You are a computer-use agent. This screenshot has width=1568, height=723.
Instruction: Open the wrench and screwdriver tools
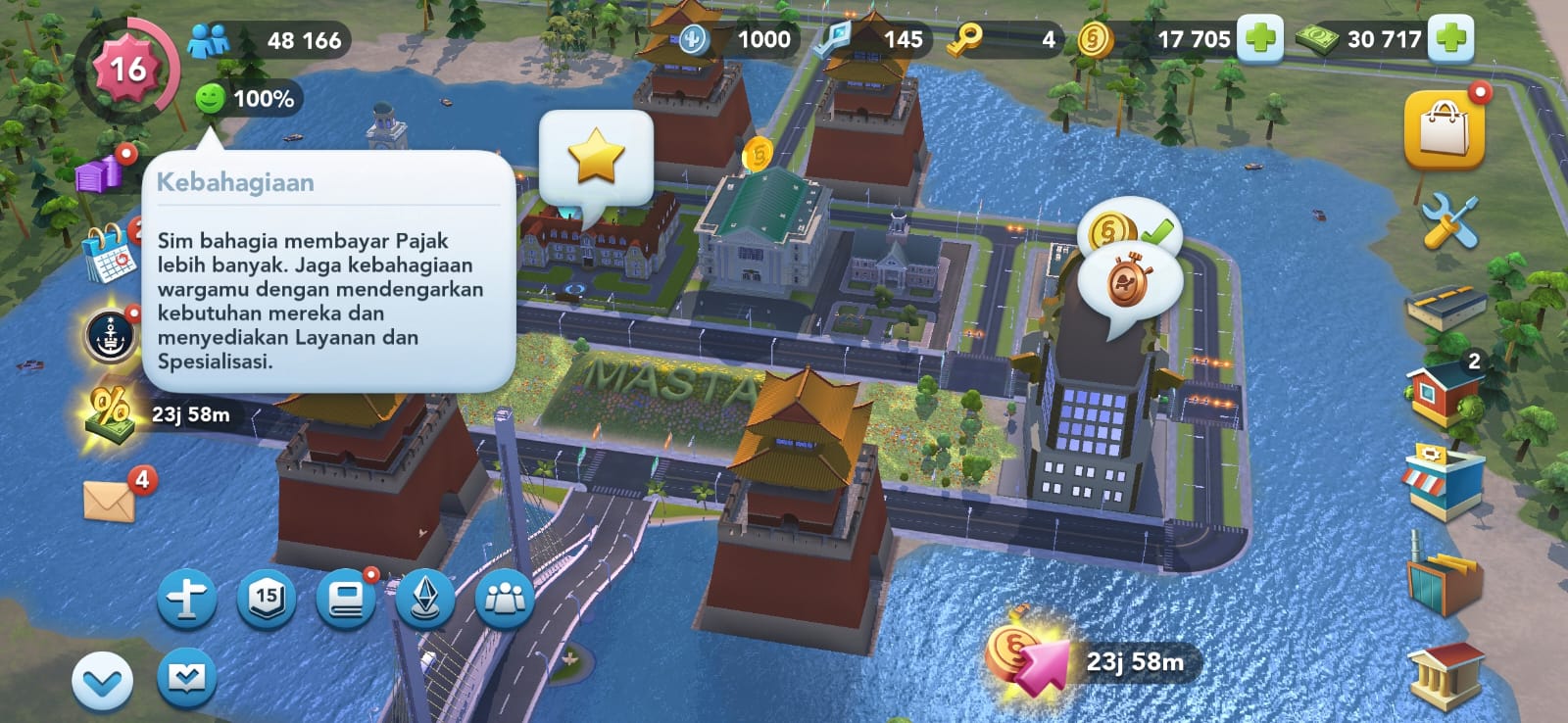click(1448, 220)
